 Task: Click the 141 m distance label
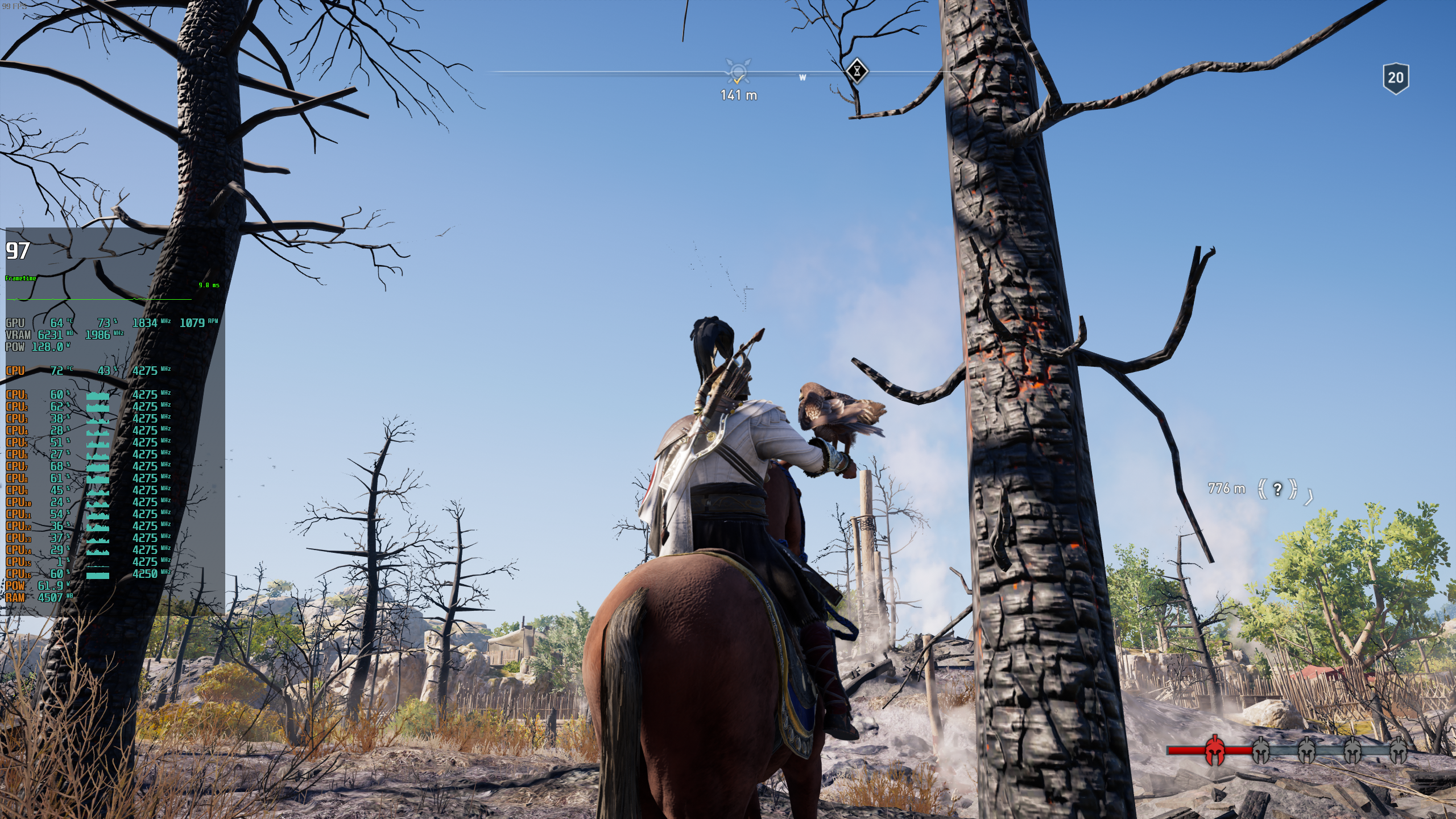[738, 96]
